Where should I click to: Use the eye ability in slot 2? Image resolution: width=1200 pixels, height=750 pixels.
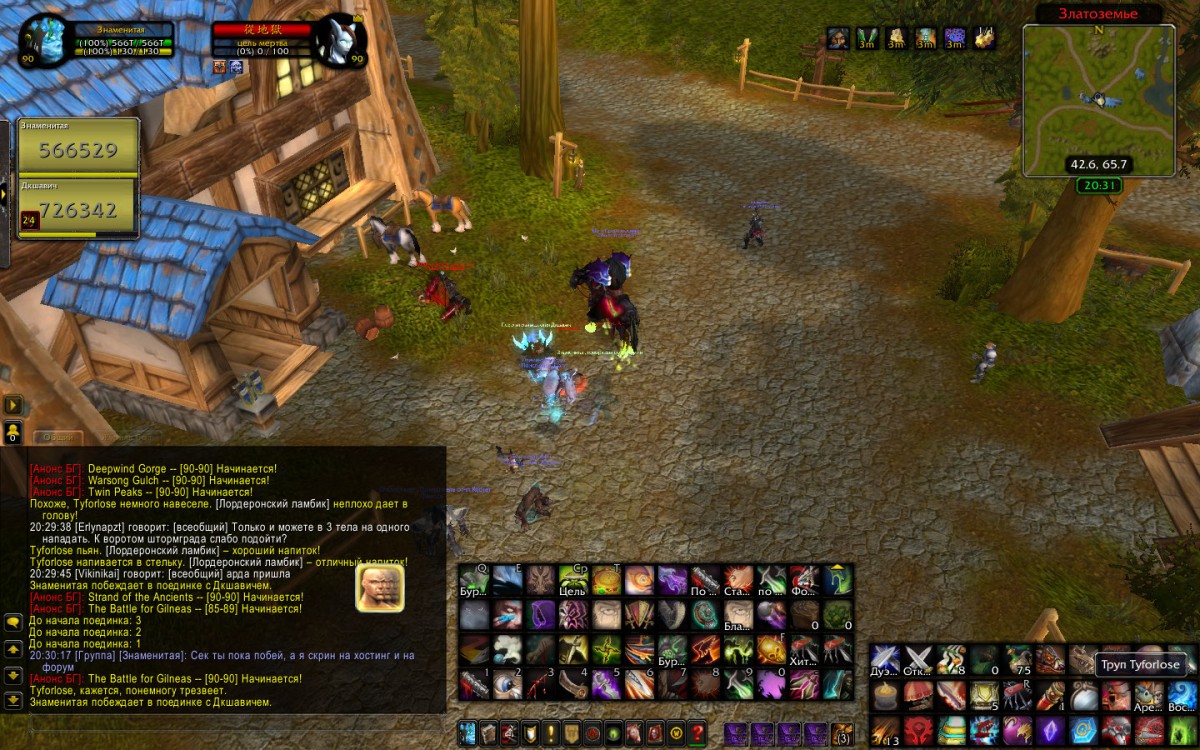[x=508, y=684]
